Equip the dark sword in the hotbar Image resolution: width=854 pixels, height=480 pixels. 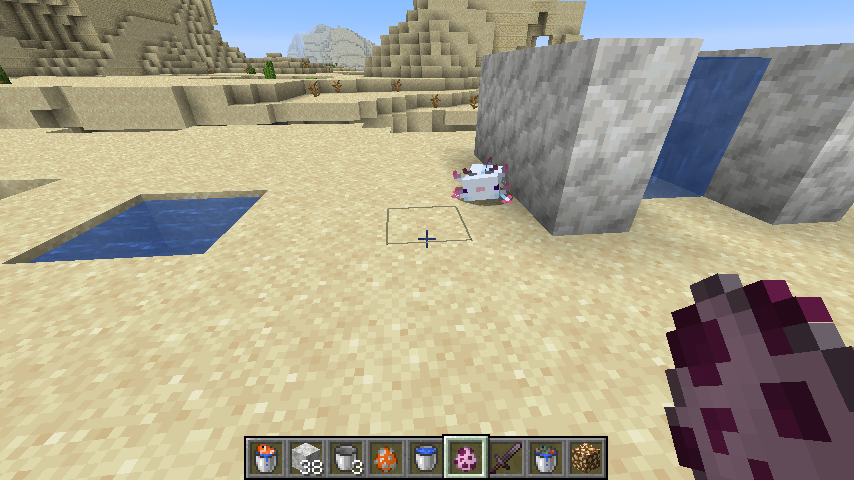pyautogui.click(x=506, y=457)
